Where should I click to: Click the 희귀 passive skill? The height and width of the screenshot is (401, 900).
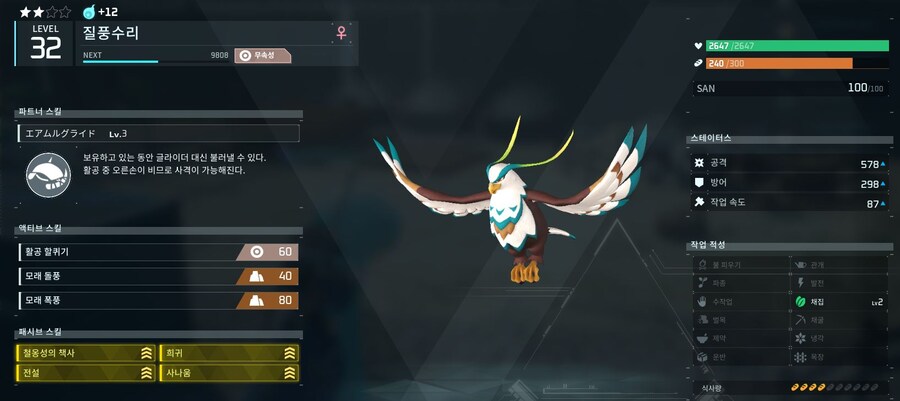tap(229, 353)
